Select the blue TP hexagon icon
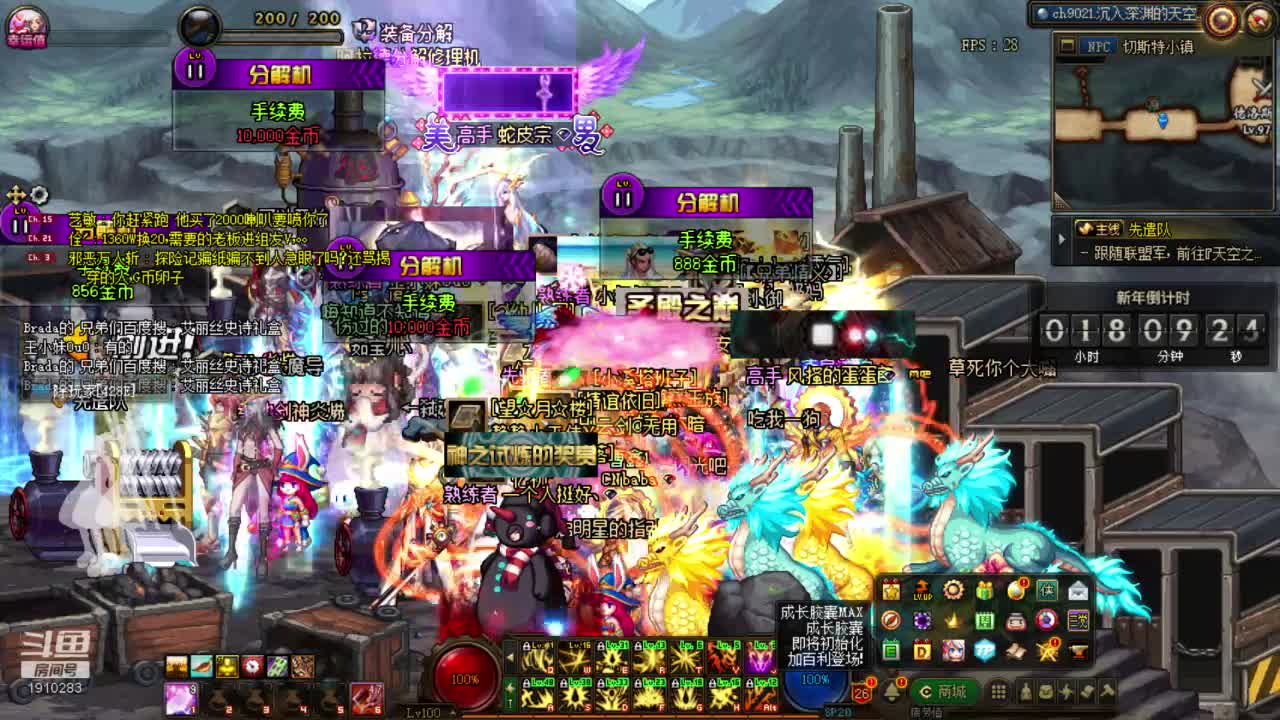The height and width of the screenshot is (720, 1280). (x=985, y=651)
